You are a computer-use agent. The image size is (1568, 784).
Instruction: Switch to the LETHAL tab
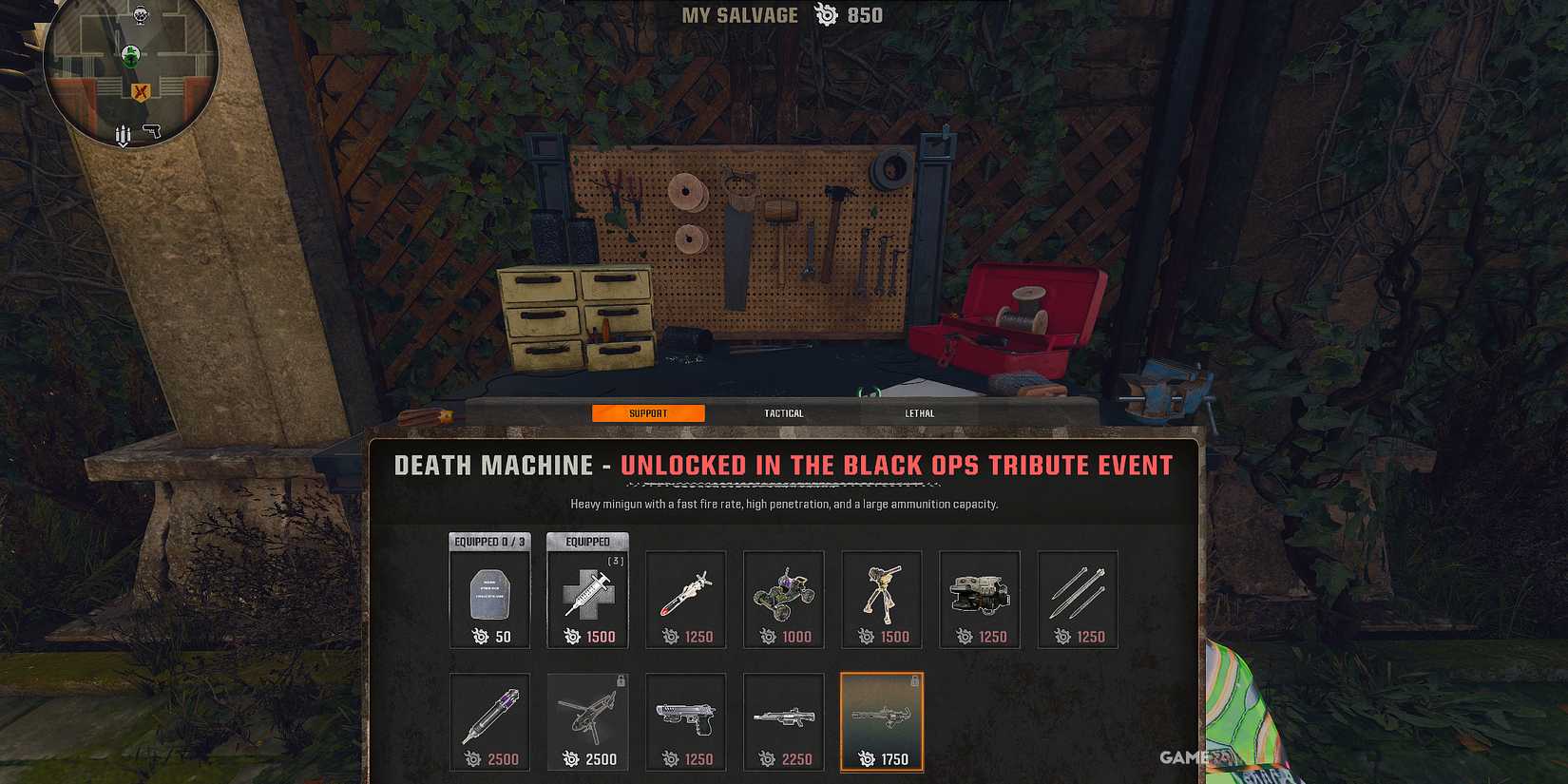[x=920, y=412]
